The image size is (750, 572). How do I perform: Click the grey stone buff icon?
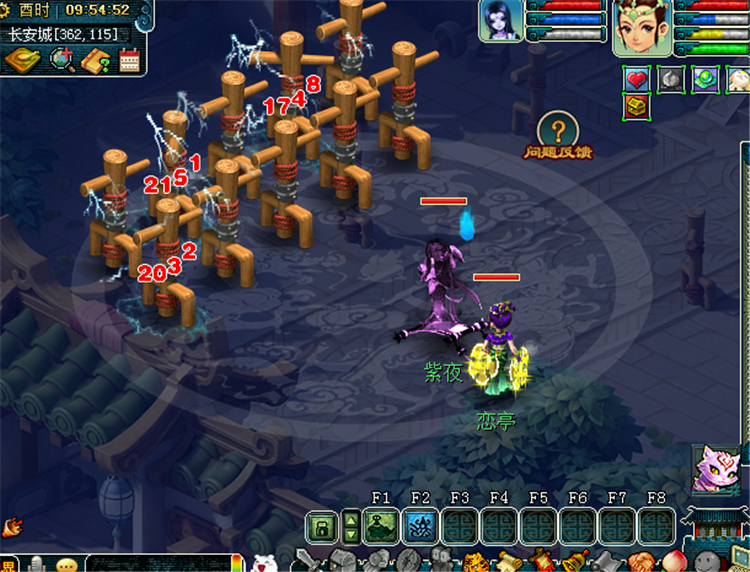671,79
